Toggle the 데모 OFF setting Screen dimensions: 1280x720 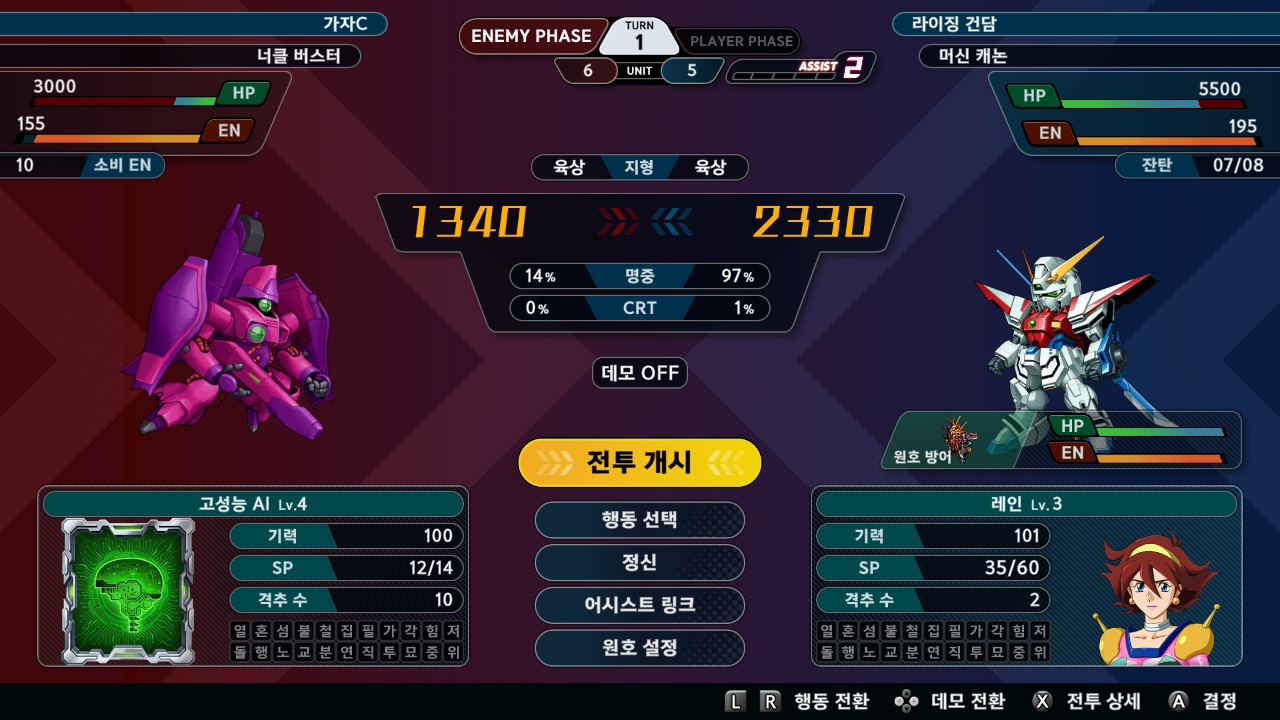[x=639, y=373]
